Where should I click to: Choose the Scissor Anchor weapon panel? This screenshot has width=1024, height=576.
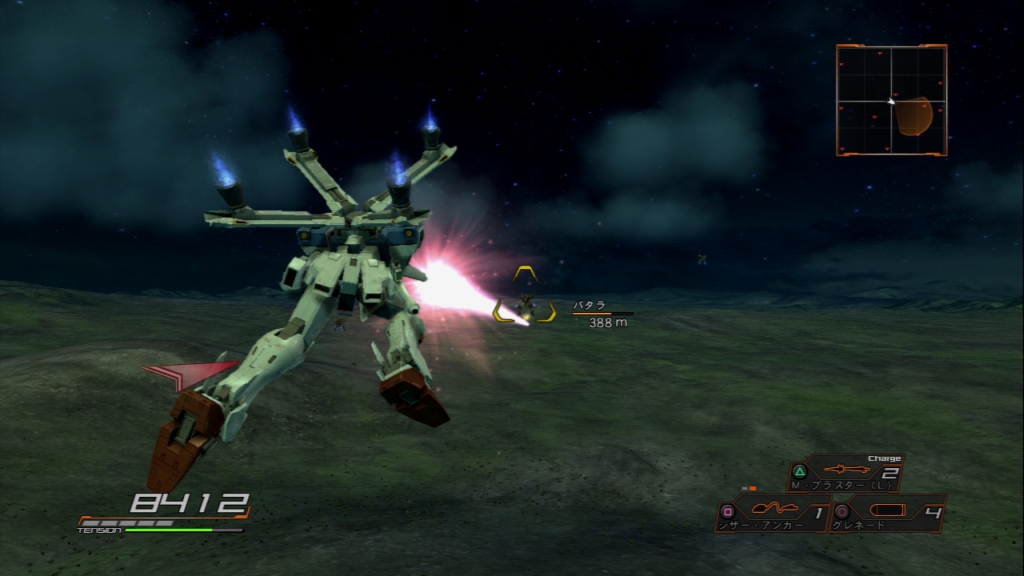tap(773, 514)
